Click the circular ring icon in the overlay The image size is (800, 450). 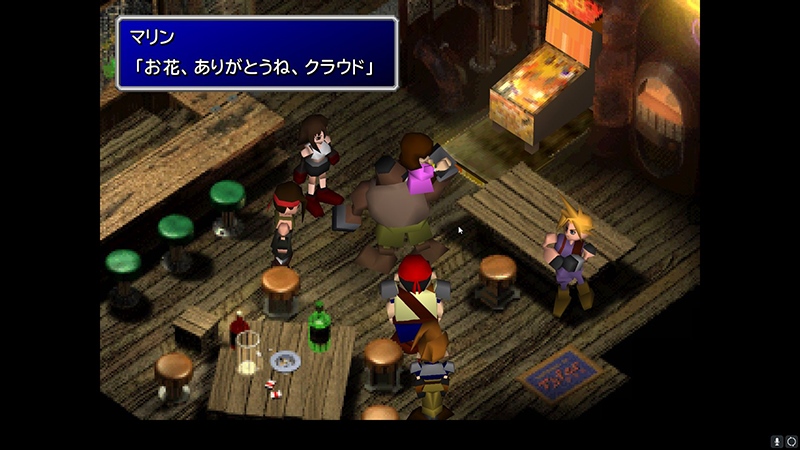click(x=790, y=441)
